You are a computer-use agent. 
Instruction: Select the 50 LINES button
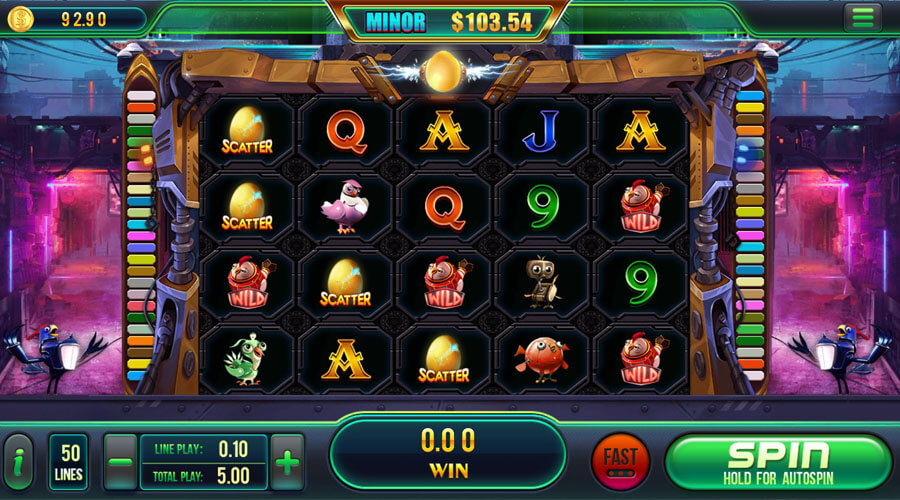(69, 462)
